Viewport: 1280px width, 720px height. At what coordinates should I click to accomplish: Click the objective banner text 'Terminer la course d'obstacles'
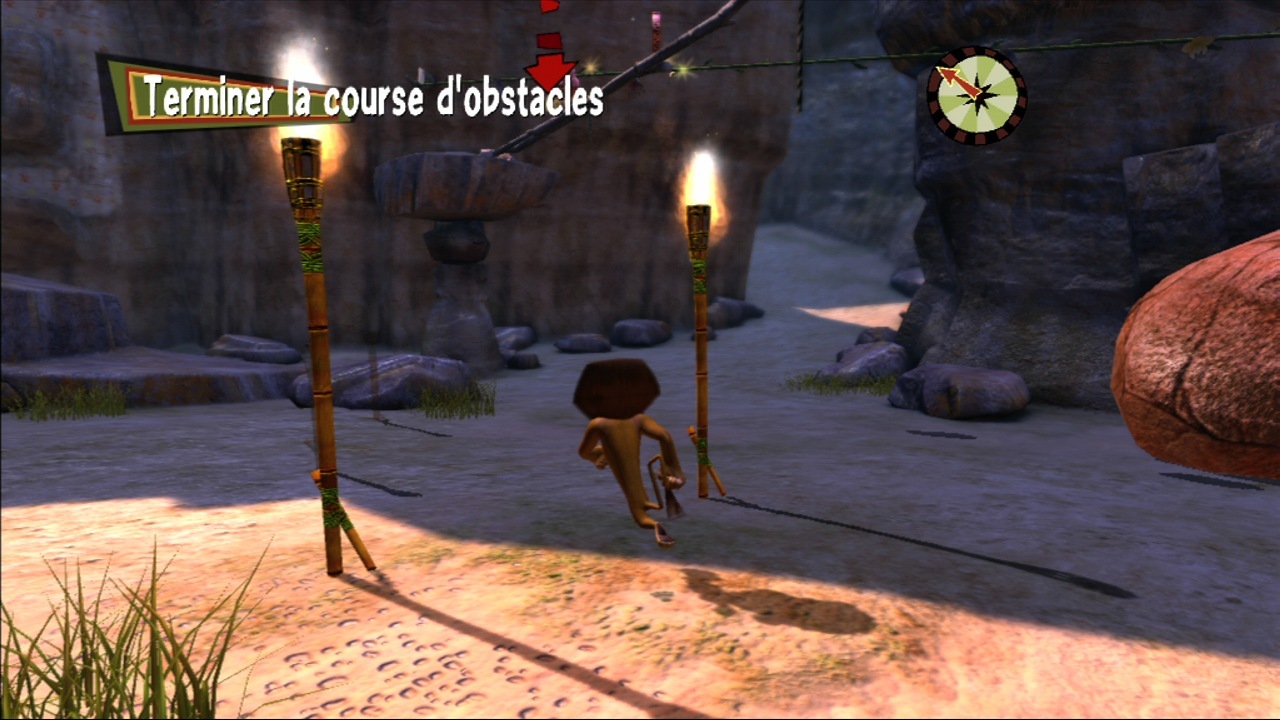(370, 98)
